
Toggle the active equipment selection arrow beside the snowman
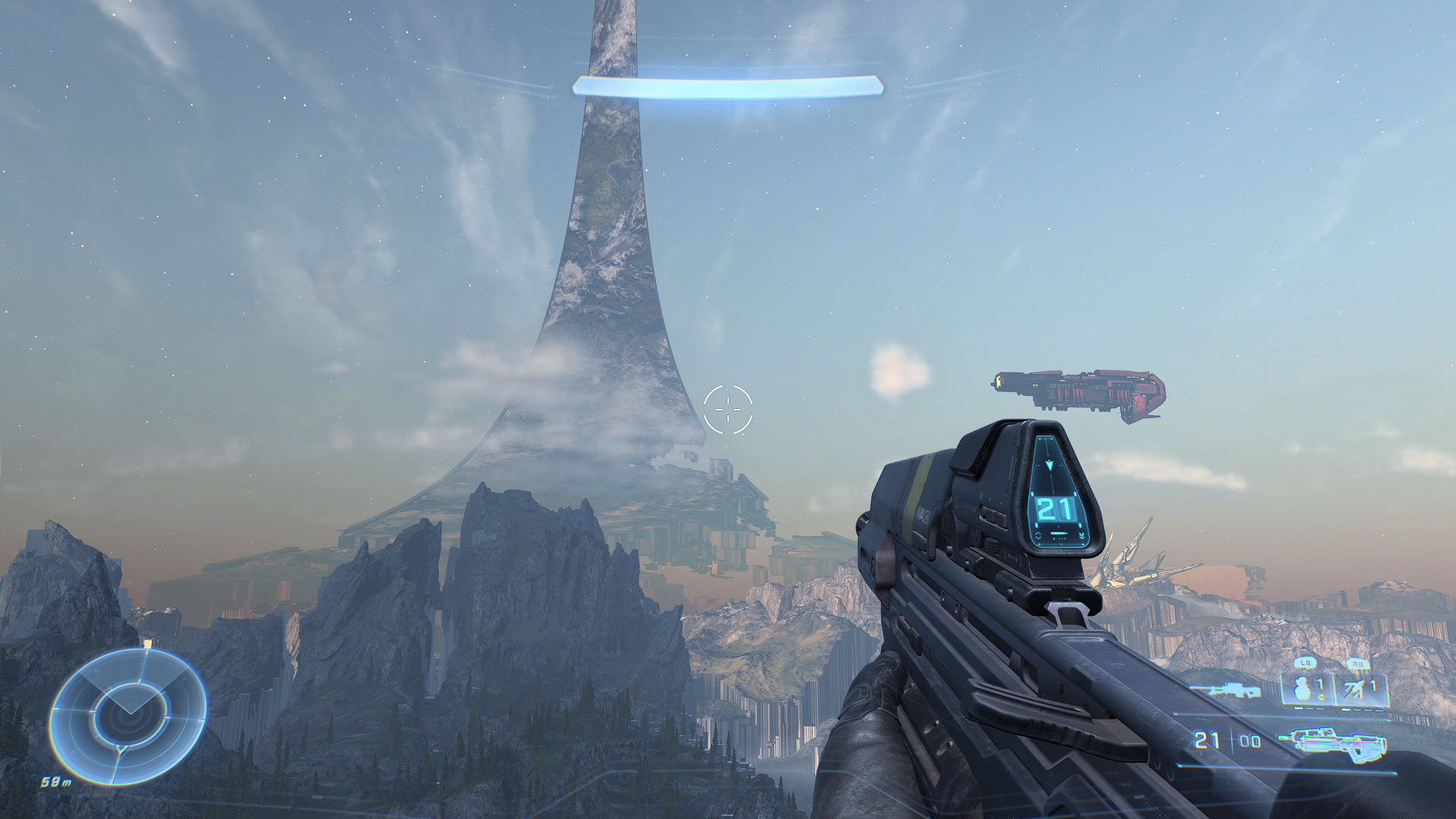point(1321,695)
